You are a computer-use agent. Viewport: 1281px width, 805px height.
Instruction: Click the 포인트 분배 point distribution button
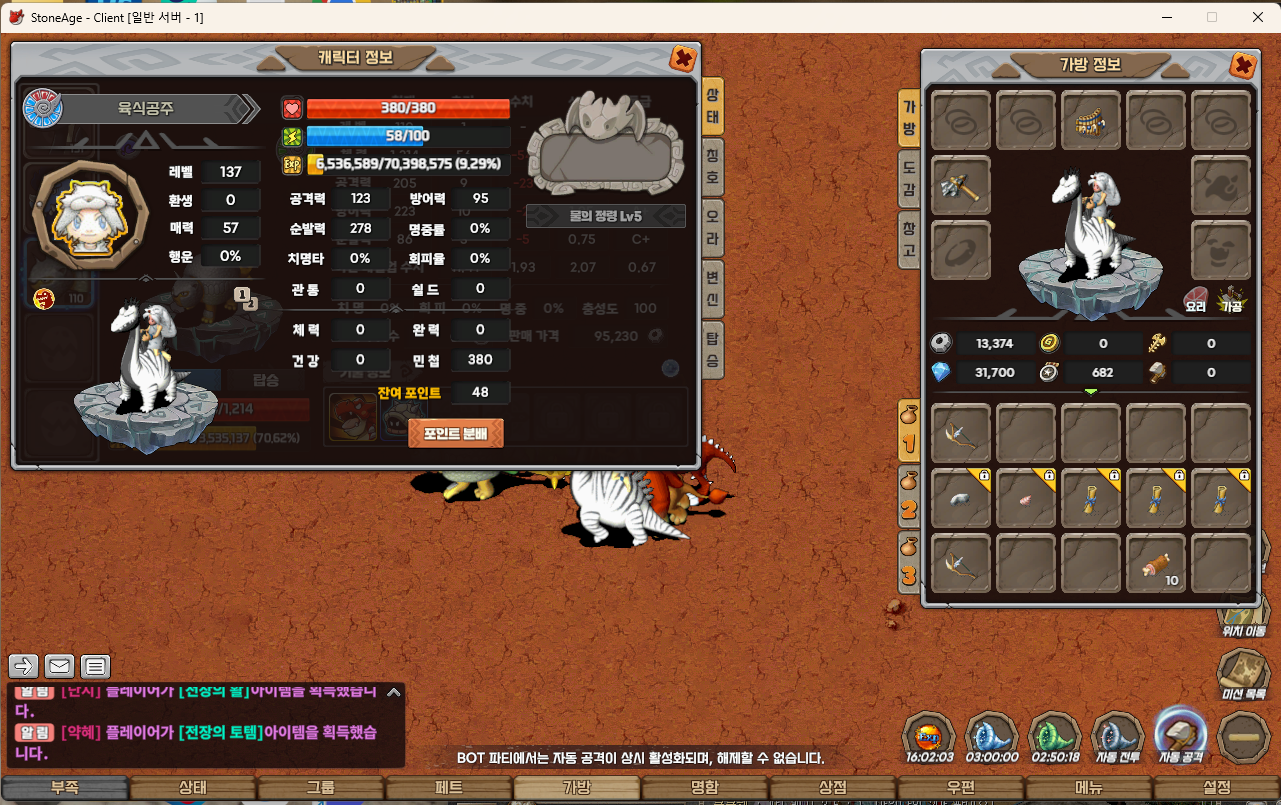point(456,433)
